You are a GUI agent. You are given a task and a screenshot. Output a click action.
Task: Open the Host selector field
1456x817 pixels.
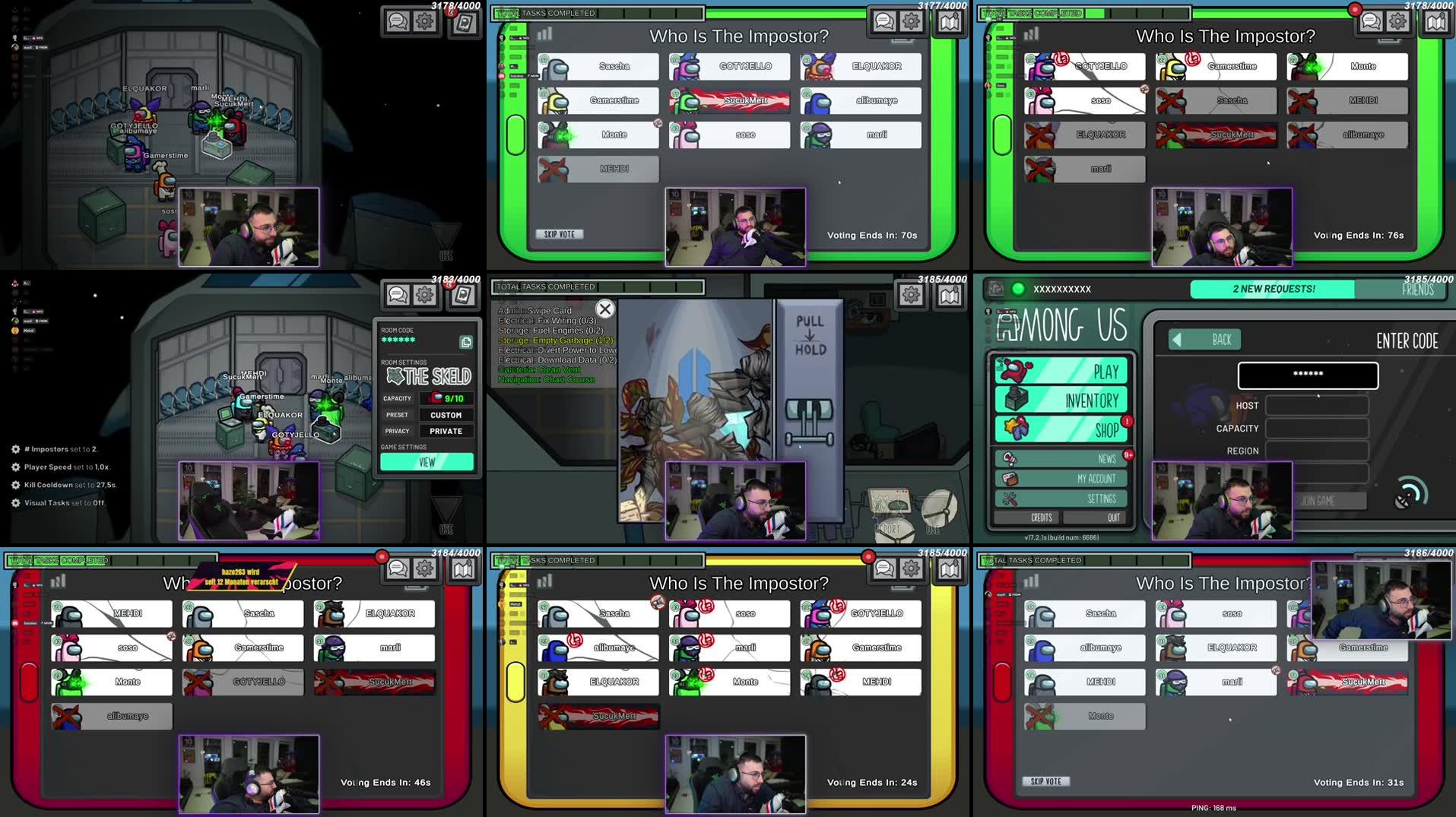pos(1317,405)
